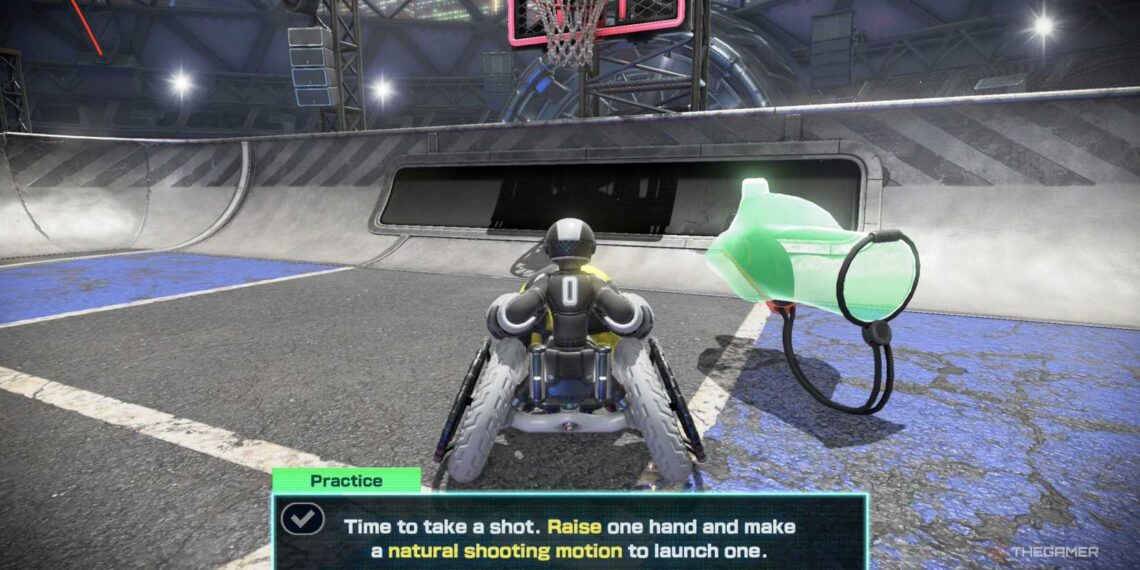
Task: Select the green Practice label
Action: [346, 480]
